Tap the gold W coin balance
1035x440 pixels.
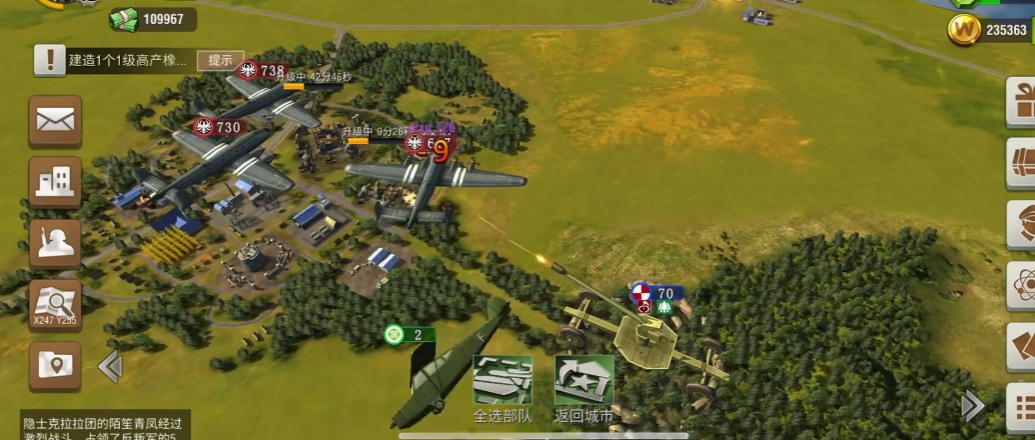pos(989,30)
